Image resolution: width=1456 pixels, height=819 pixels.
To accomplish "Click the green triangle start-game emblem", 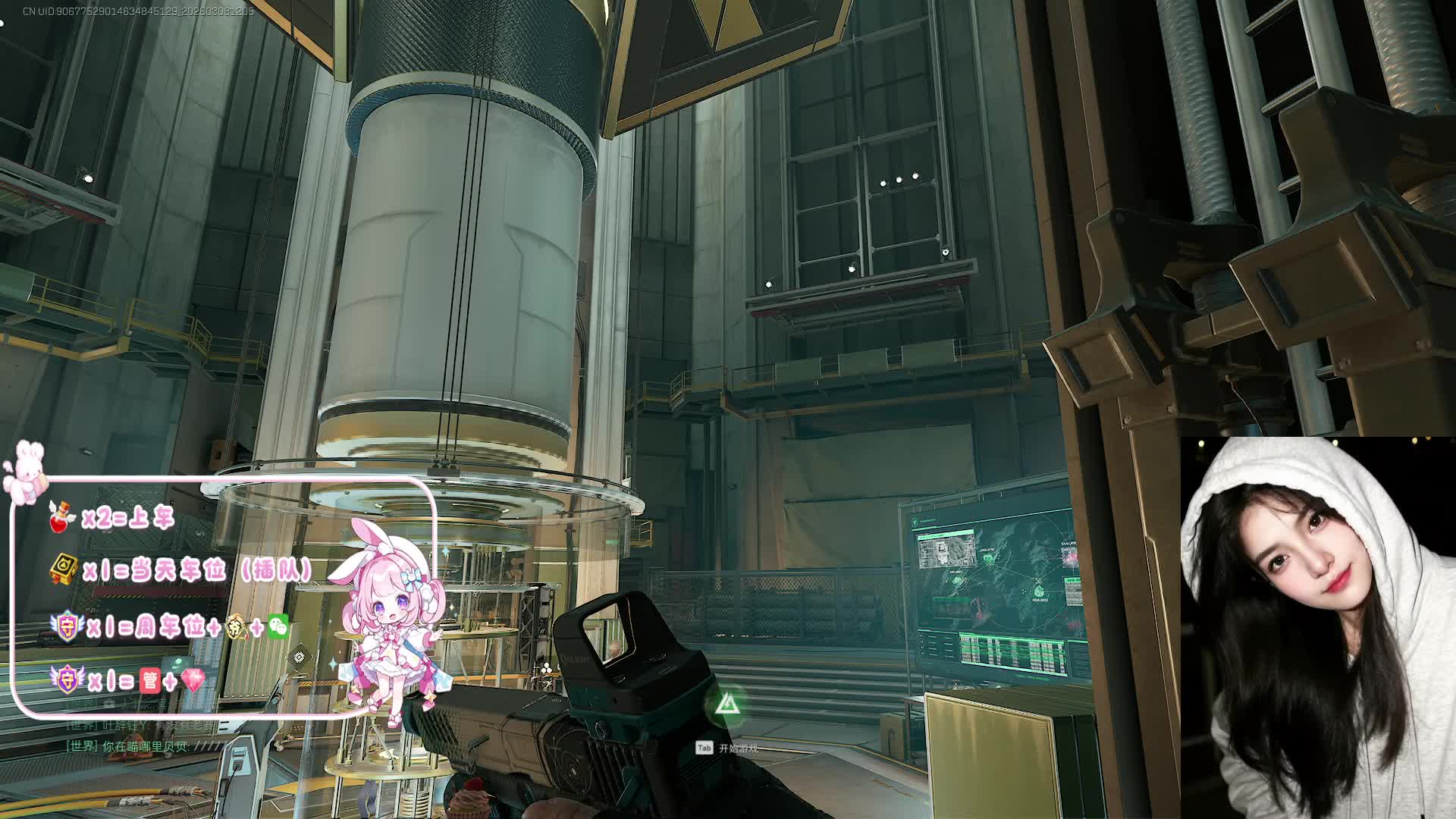I will point(727,705).
